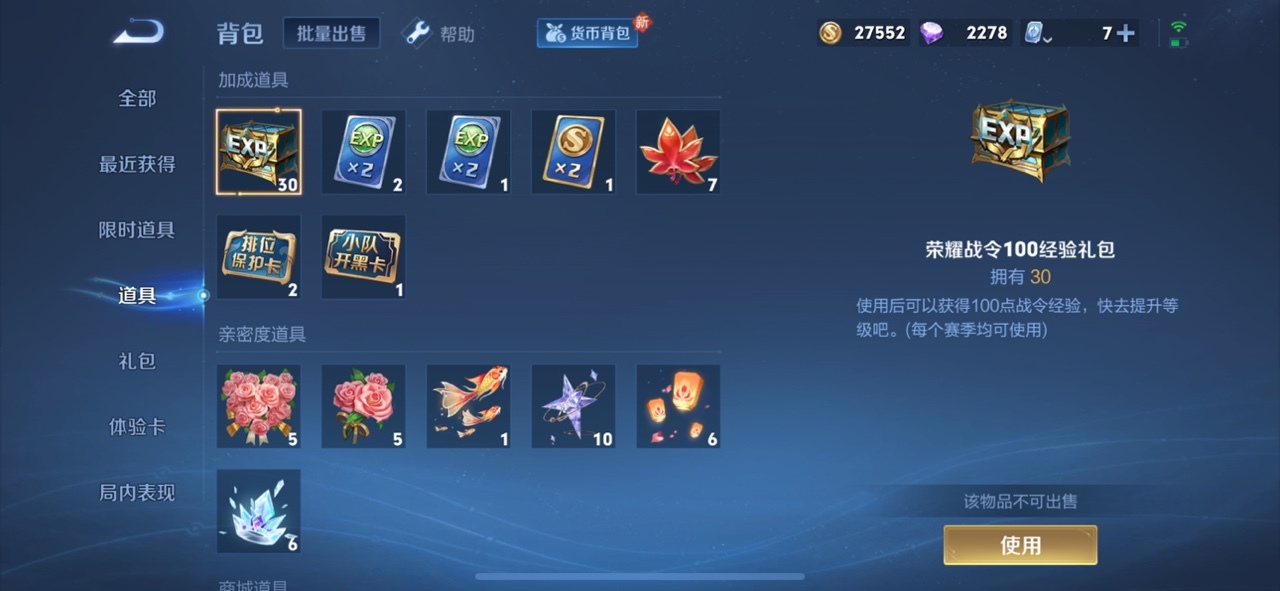Open the 帮助 help page
This screenshot has width=1280, height=591.
click(x=440, y=34)
